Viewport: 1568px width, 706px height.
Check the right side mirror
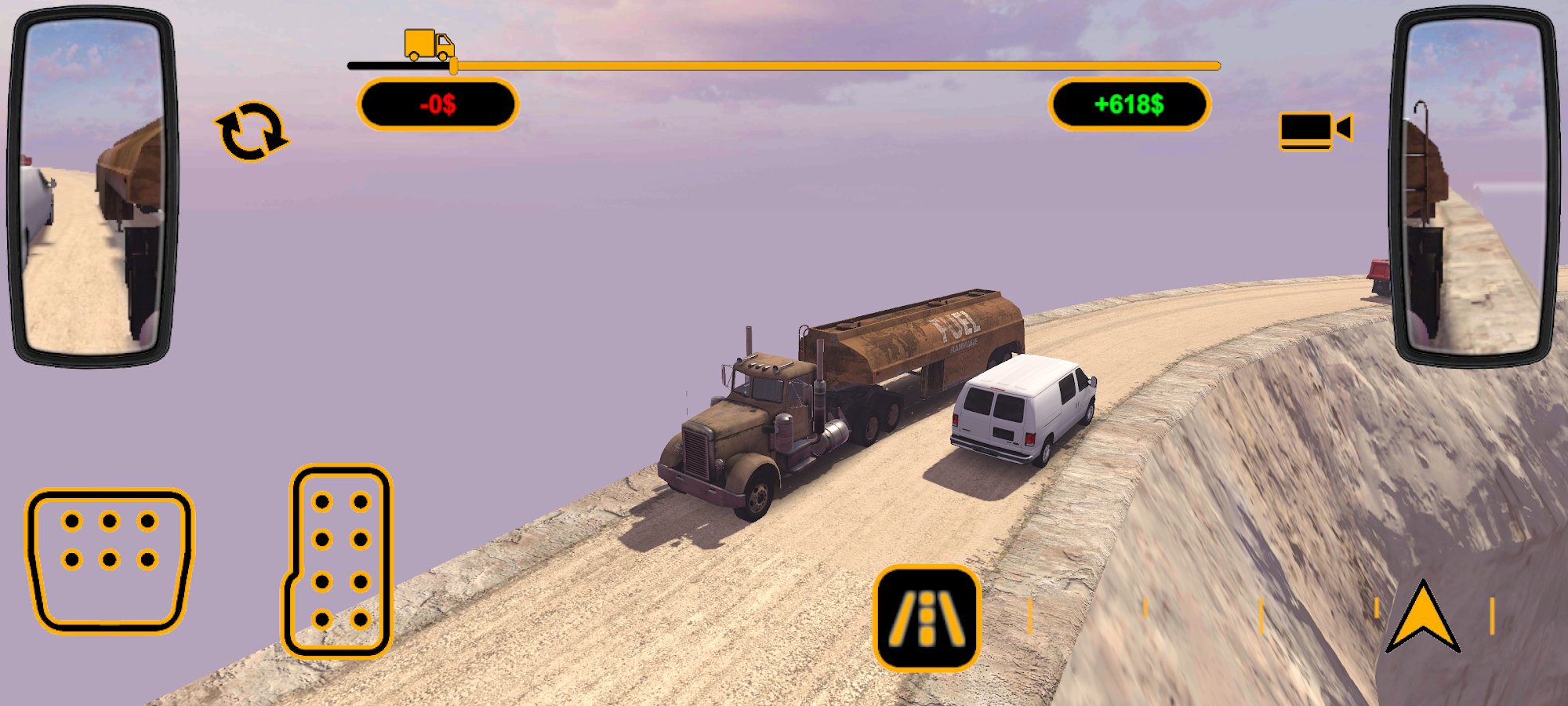click(x=1475, y=187)
